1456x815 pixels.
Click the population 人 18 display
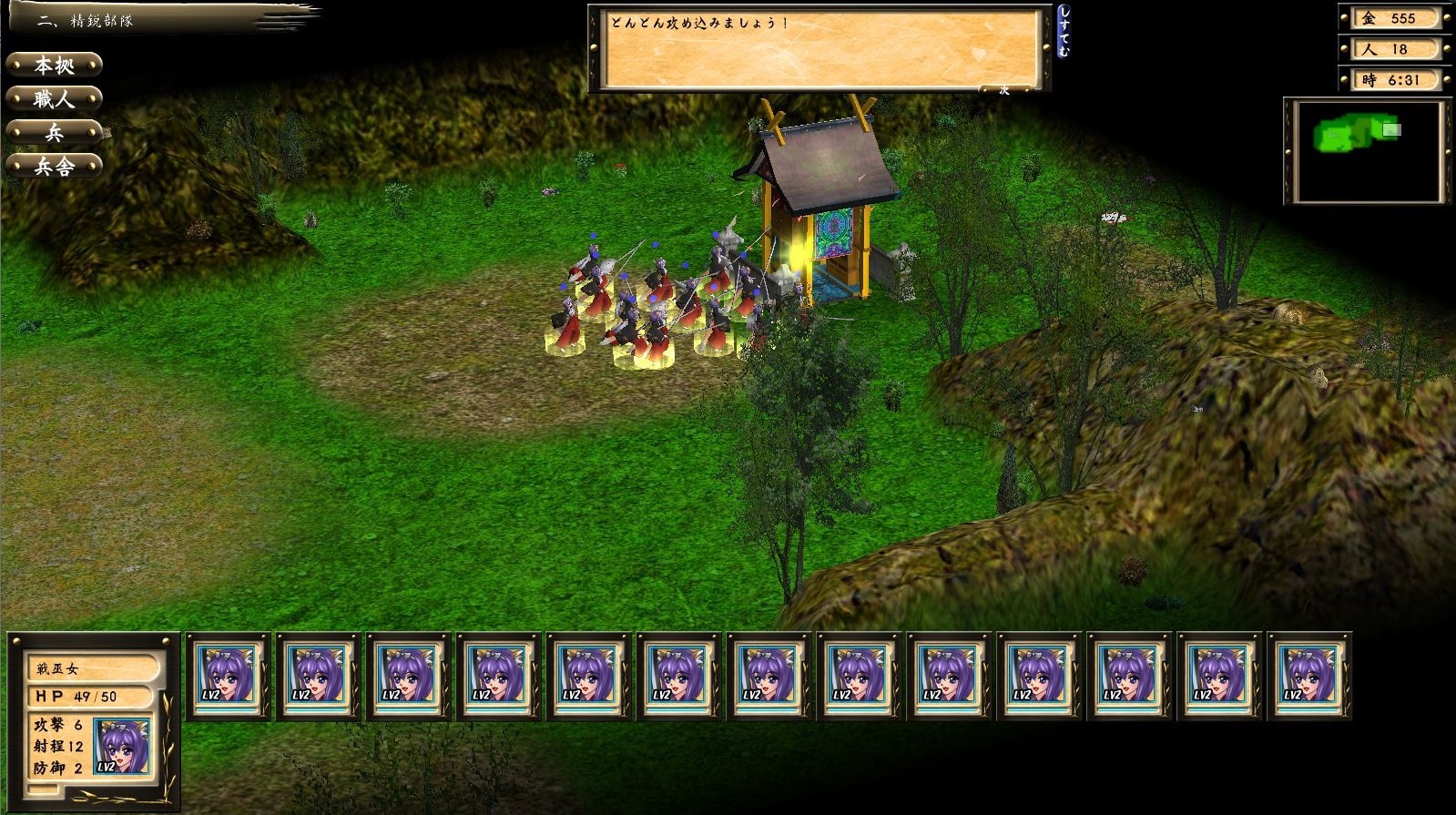[1396, 49]
